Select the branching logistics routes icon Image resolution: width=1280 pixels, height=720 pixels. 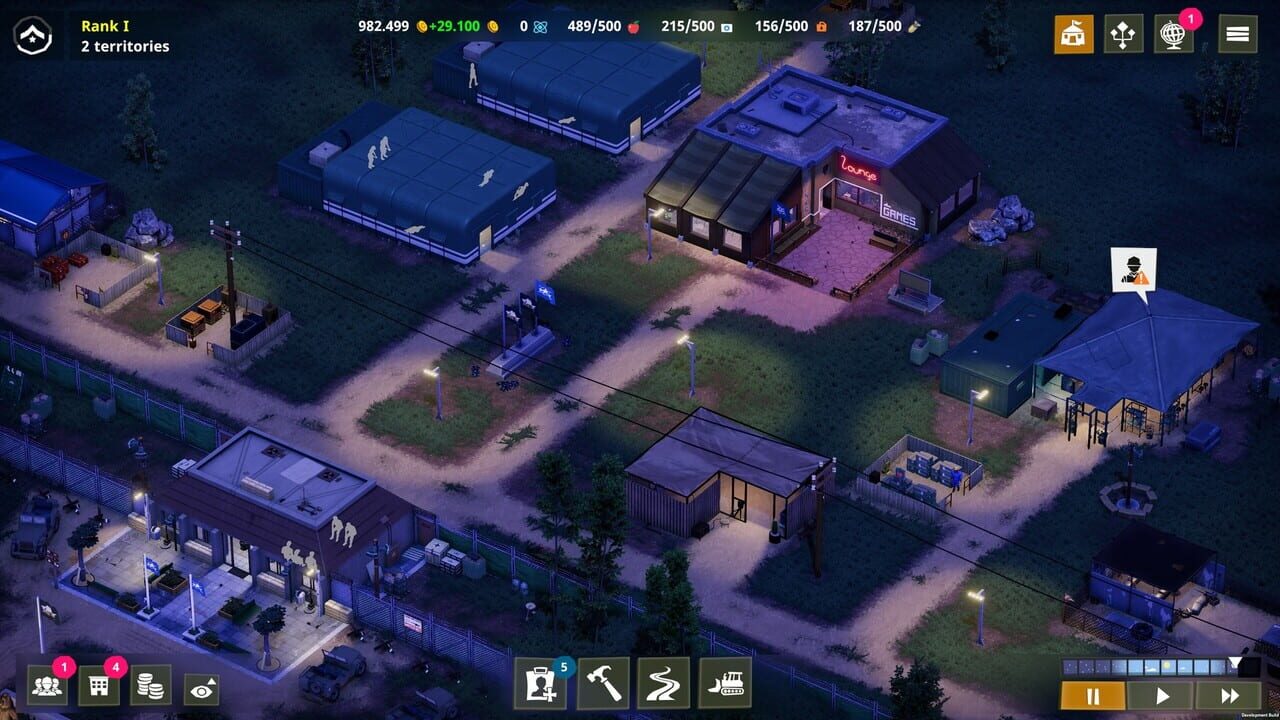pyautogui.click(x=1125, y=34)
